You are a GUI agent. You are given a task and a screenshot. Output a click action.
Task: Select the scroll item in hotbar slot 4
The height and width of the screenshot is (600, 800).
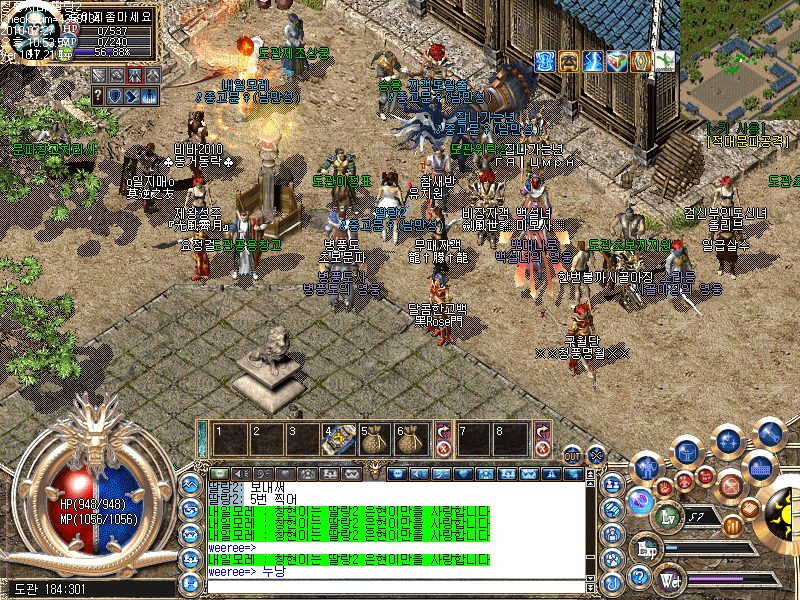[337, 438]
